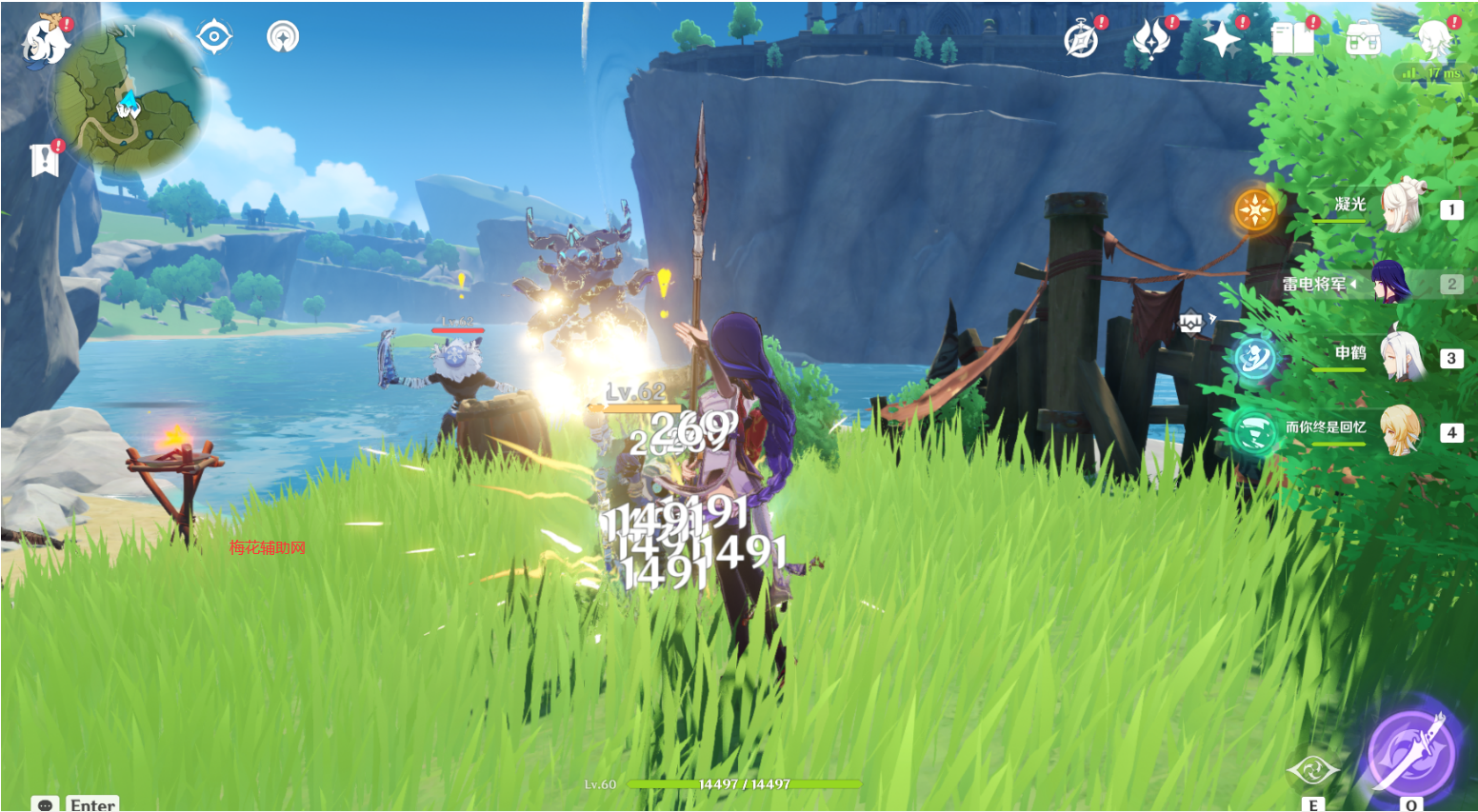Screen dimensions: 1478x812
Task: Use the elemental skill eye icon
Action: pyautogui.click(x=1312, y=769)
